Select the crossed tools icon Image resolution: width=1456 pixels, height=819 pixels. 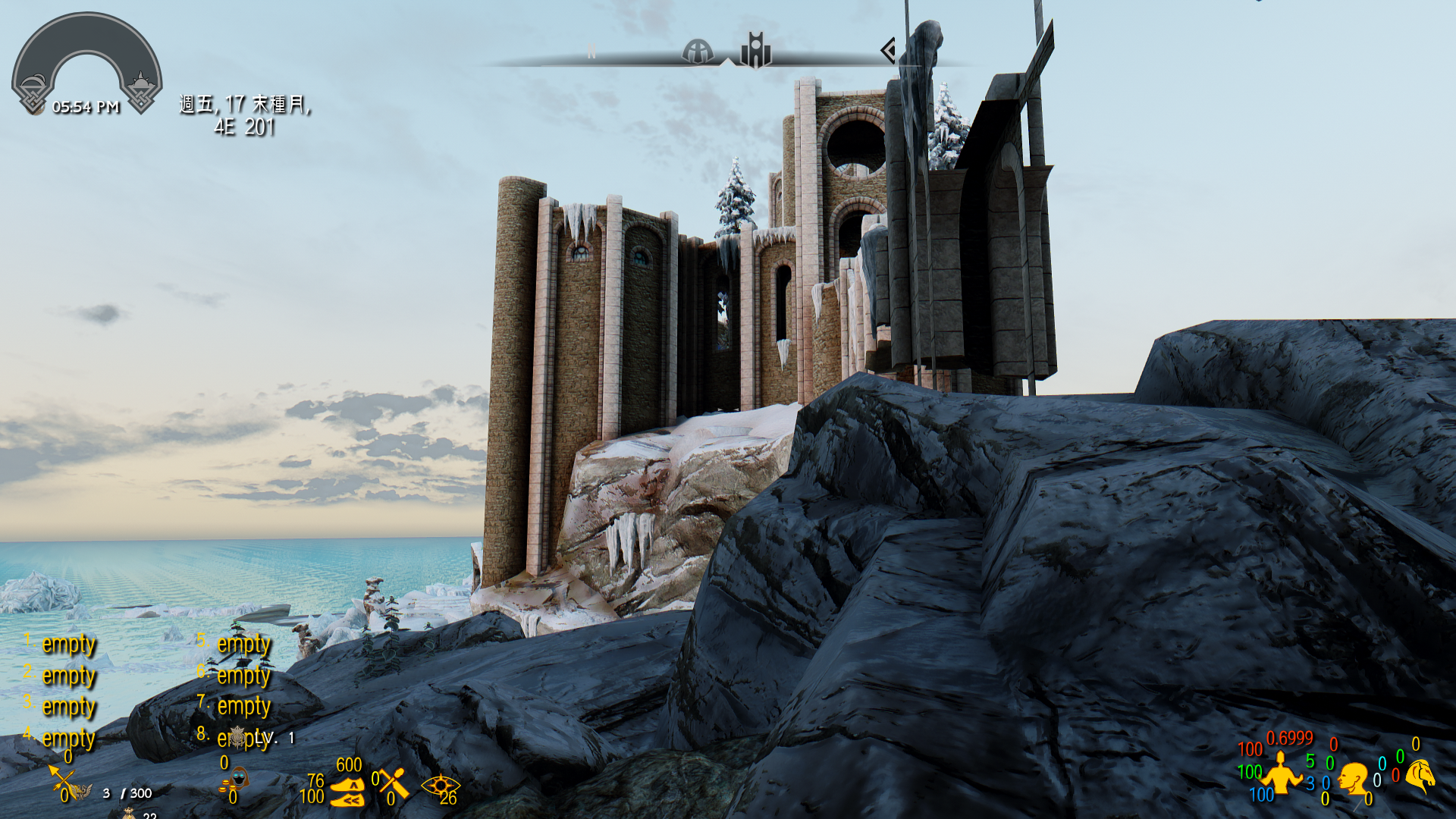pos(394,783)
